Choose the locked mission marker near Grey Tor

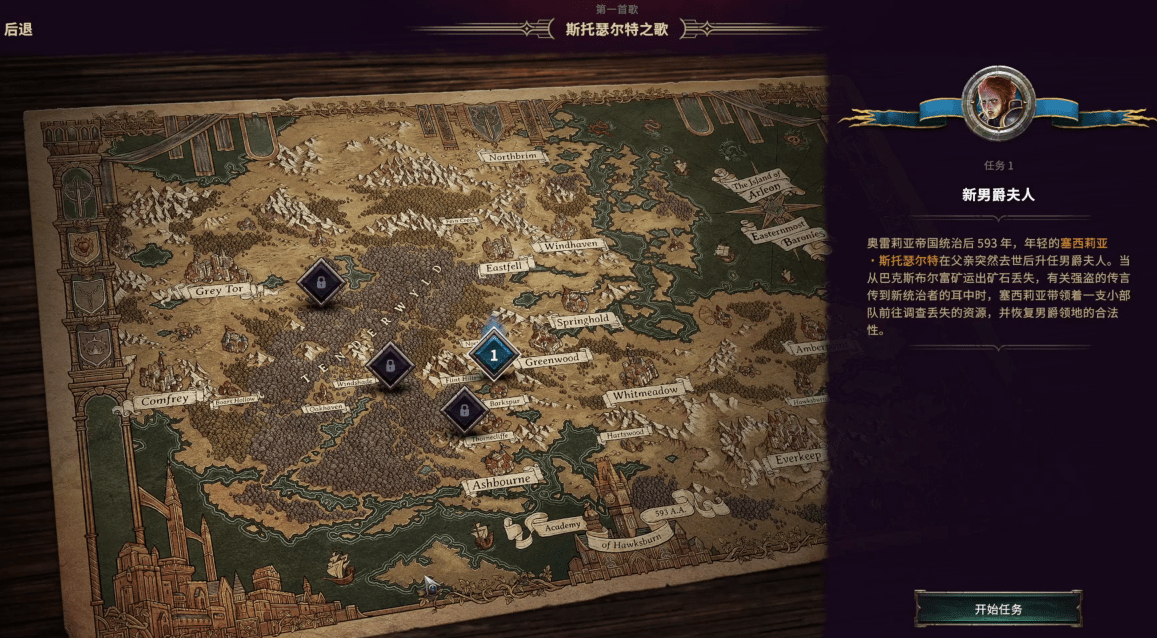coord(321,283)
